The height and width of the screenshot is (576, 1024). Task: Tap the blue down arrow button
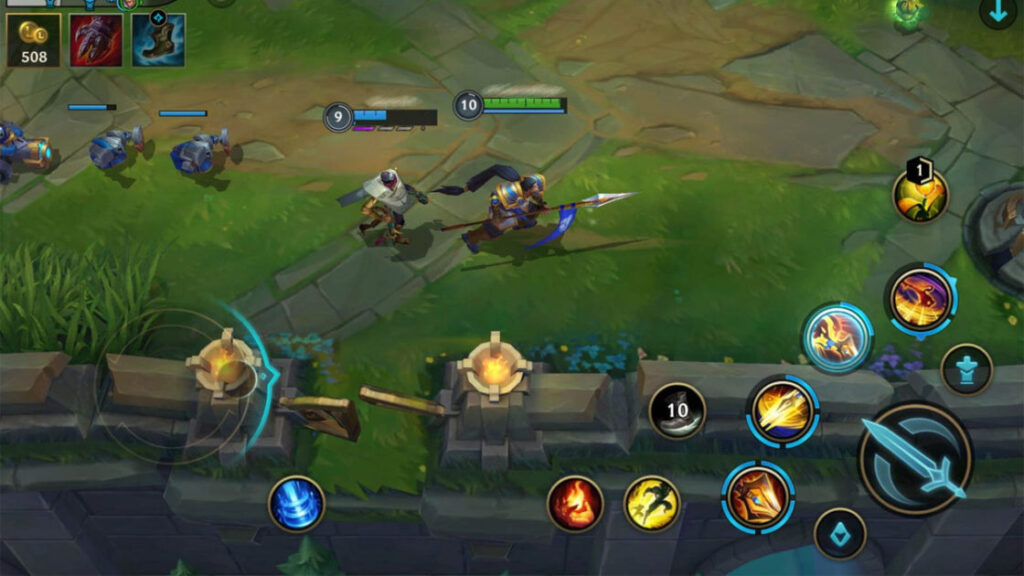(x=997, y=14)
